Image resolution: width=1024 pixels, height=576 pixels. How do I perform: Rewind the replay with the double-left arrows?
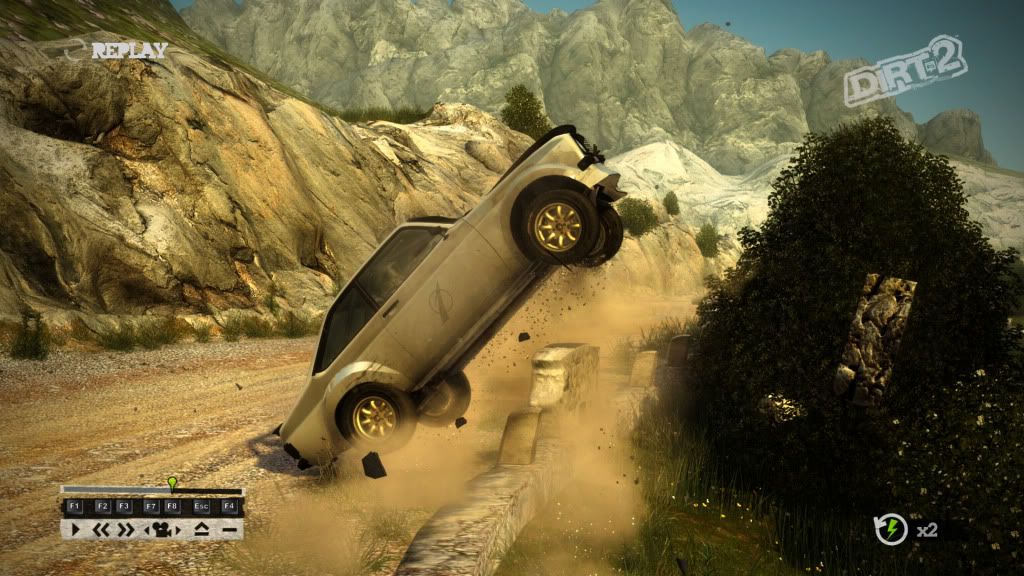click(101, 529)
